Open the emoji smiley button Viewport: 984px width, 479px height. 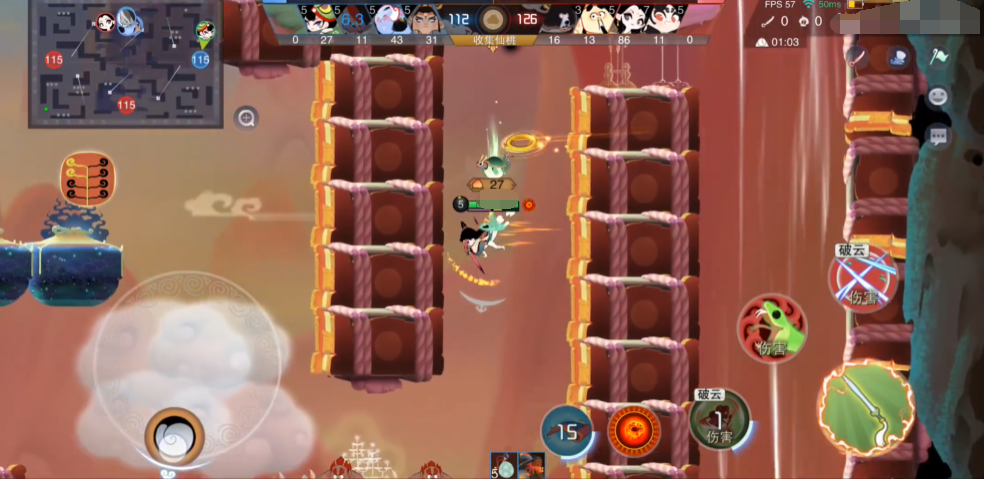(938, 97)
